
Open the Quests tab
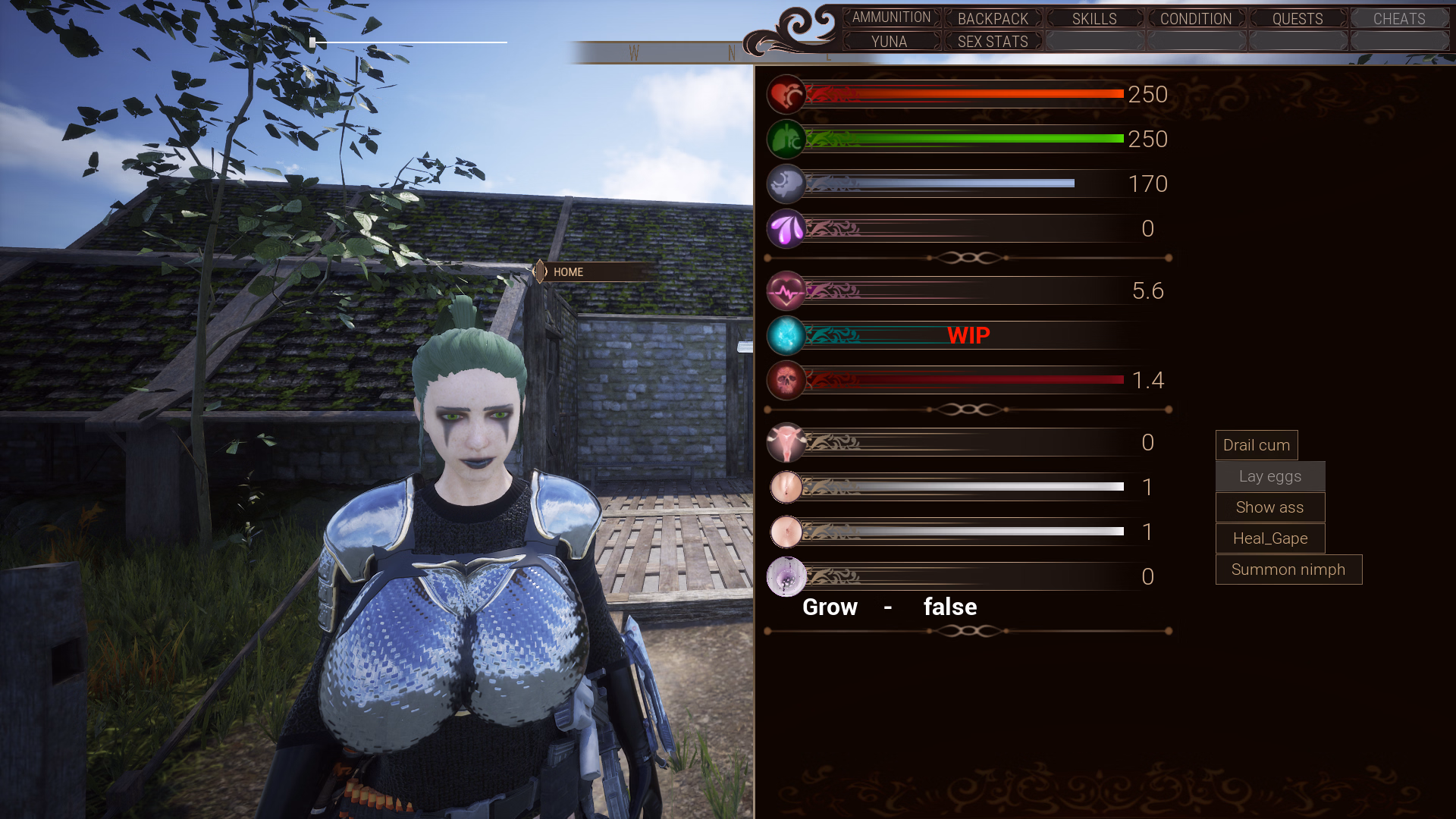pyautogui.click(x=1298, y=18)
